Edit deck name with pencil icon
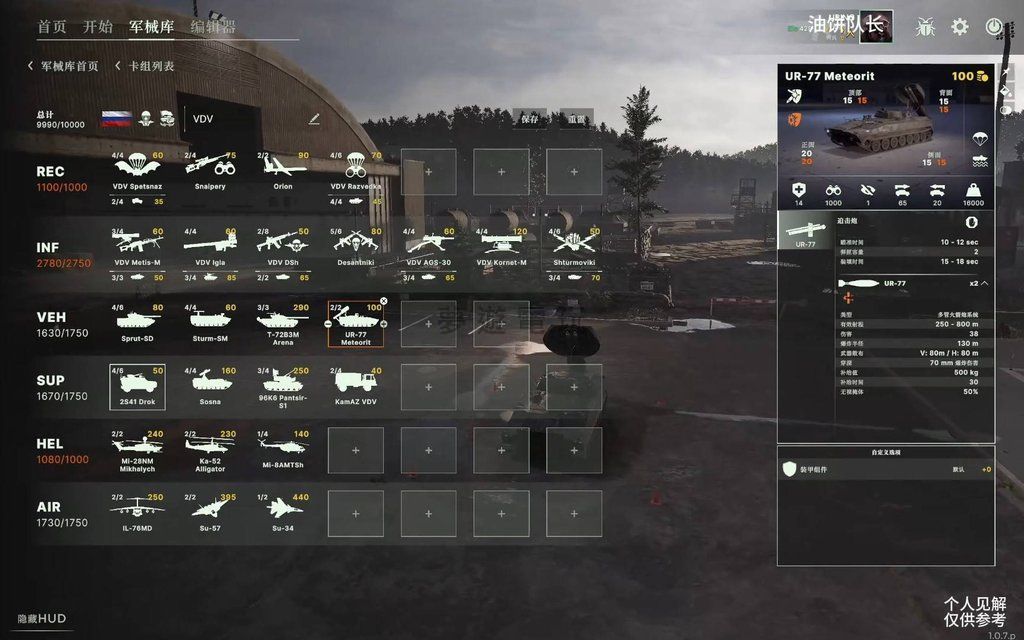 point(314,119)
